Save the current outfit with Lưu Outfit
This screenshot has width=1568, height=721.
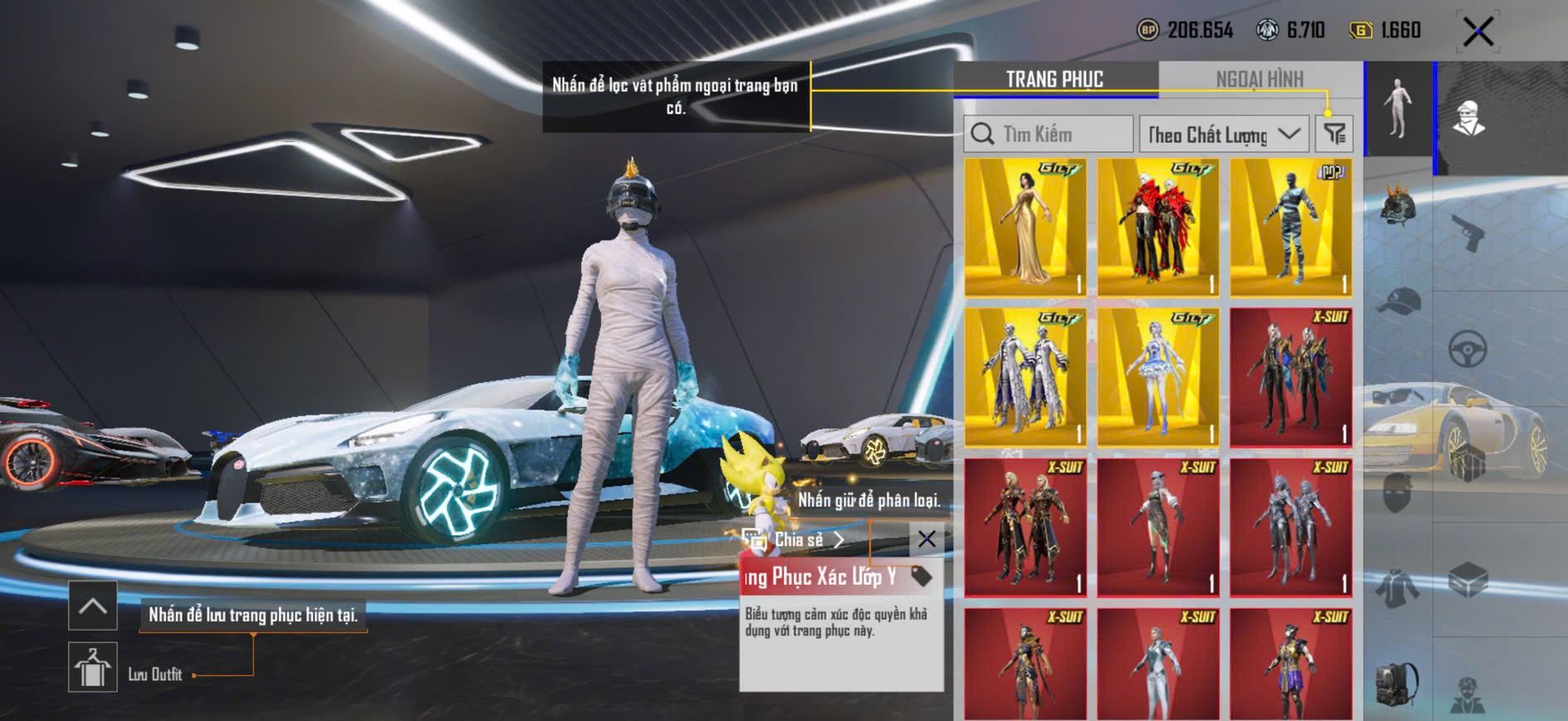point(93,667)
